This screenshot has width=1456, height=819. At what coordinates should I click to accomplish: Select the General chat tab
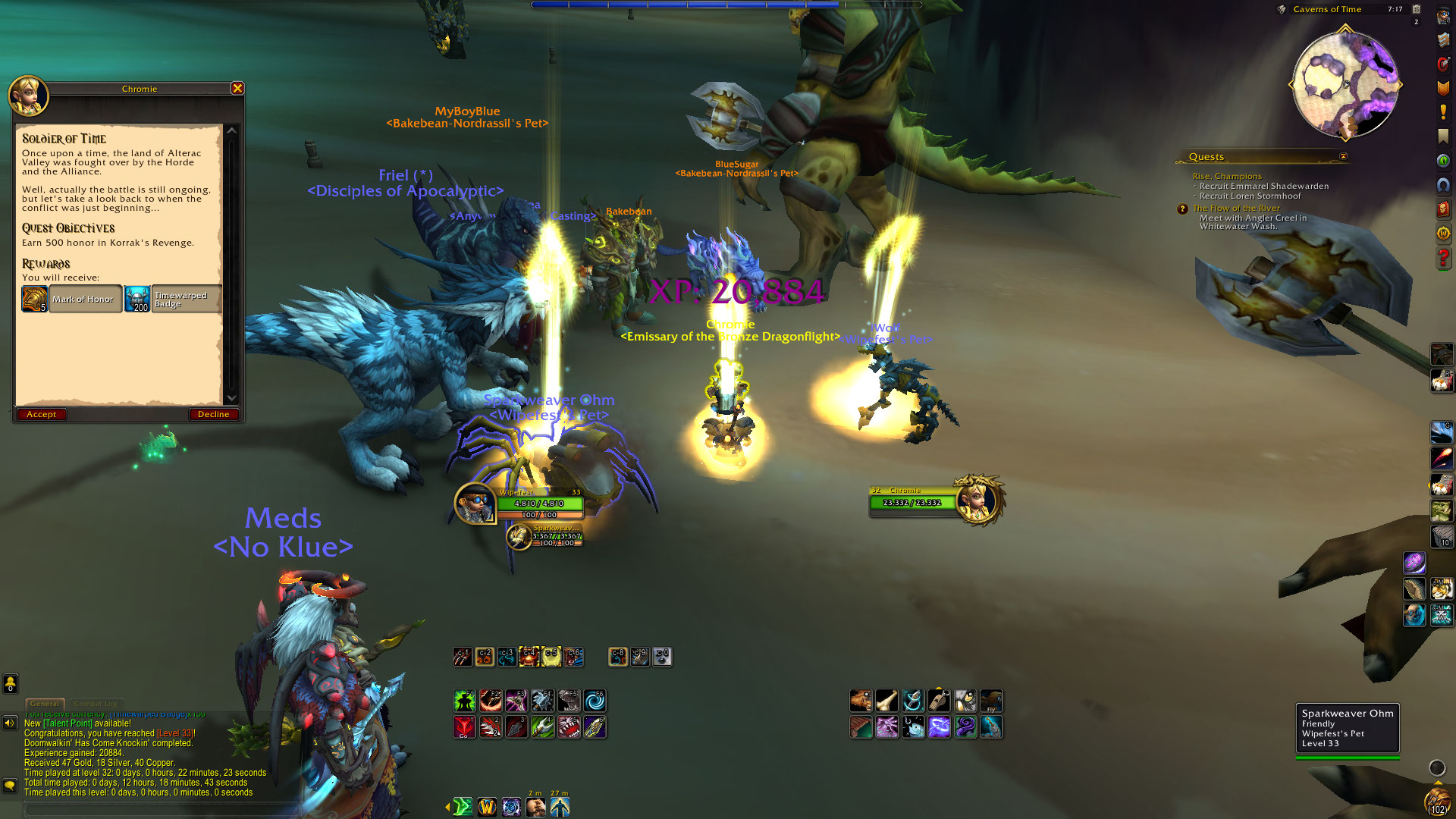click(x=45, y=704)
